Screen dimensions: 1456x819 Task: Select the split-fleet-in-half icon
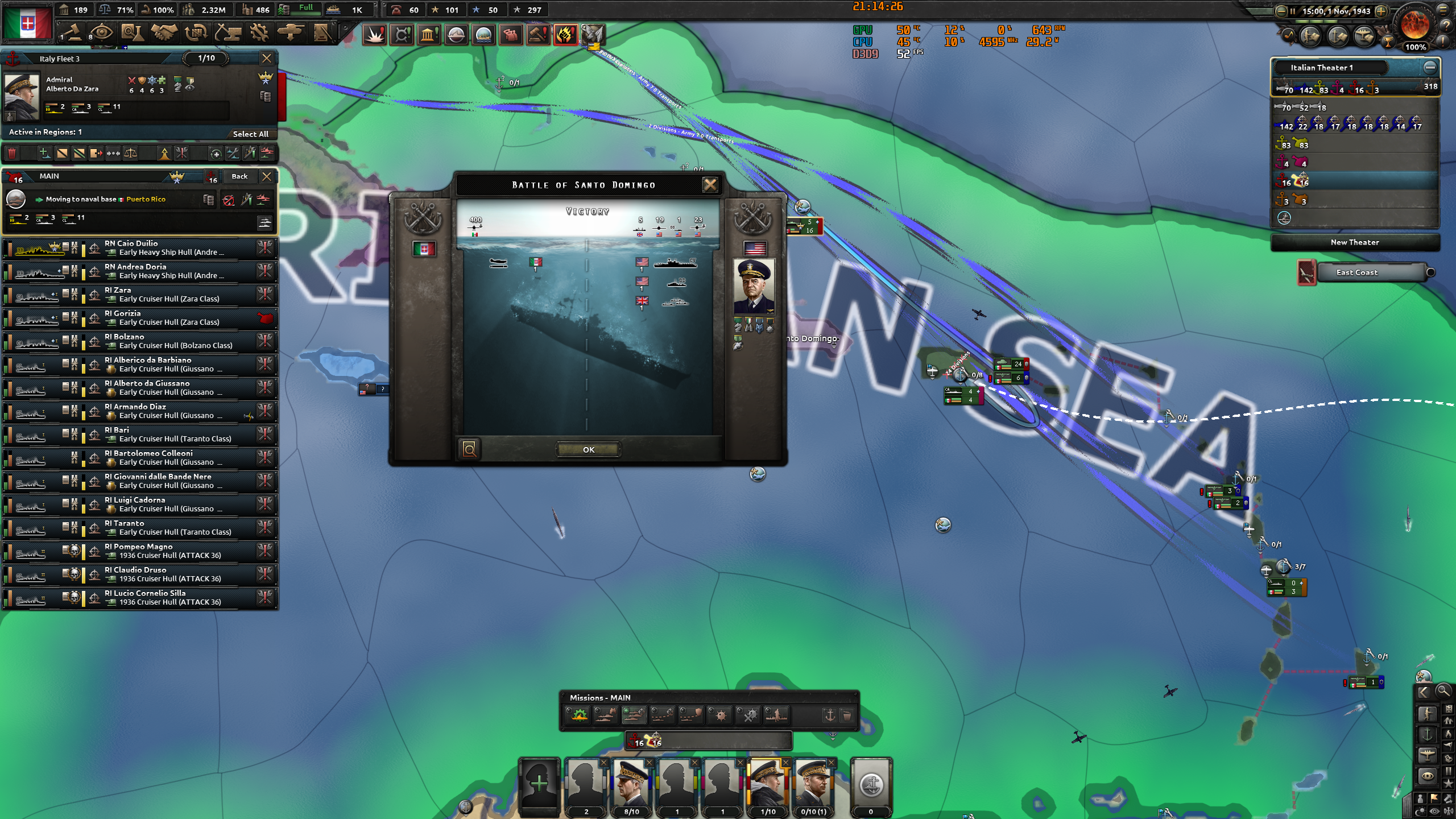tap(62, 154)
